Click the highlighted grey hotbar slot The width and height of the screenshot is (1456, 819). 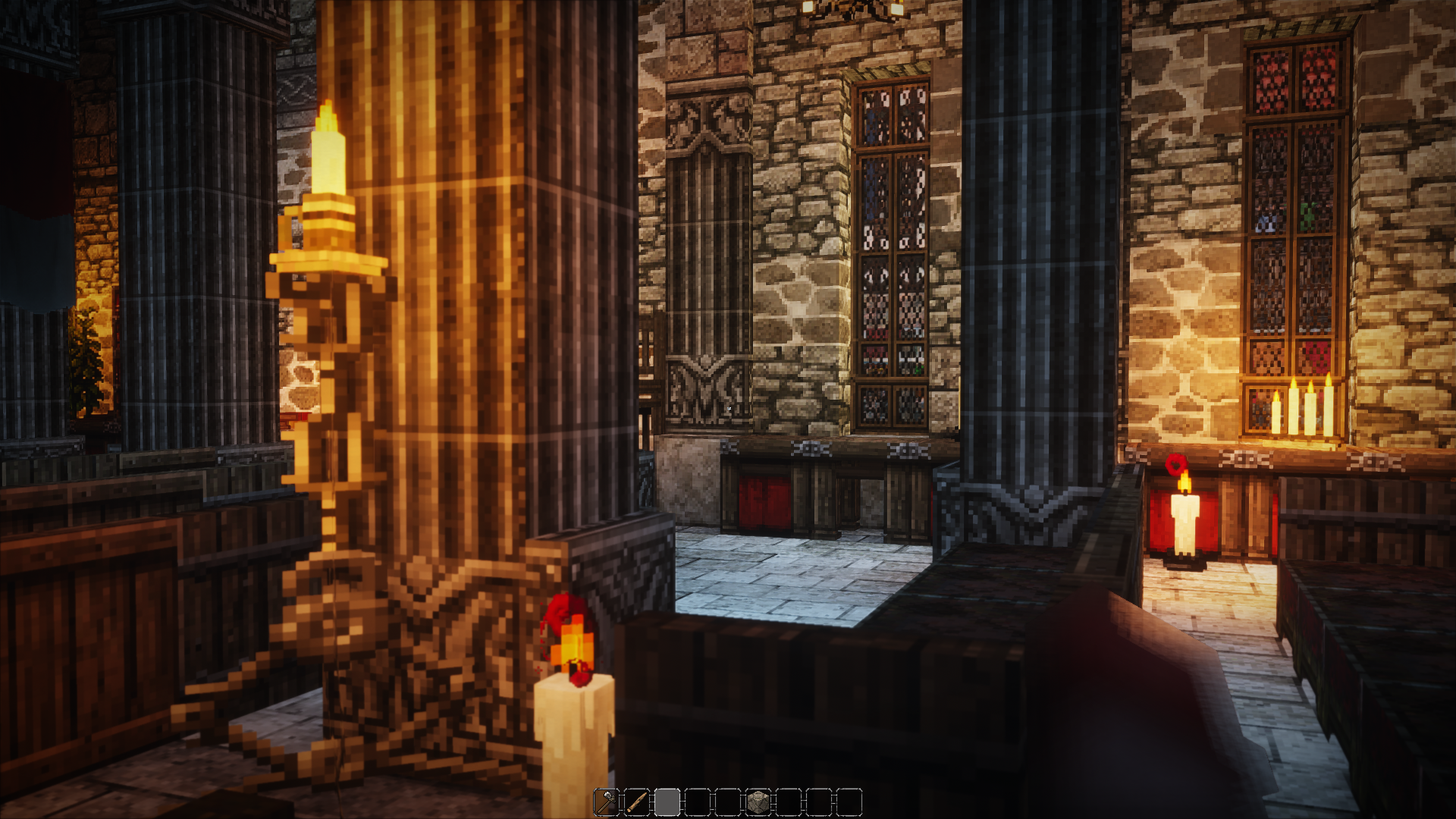pos(667,802)
